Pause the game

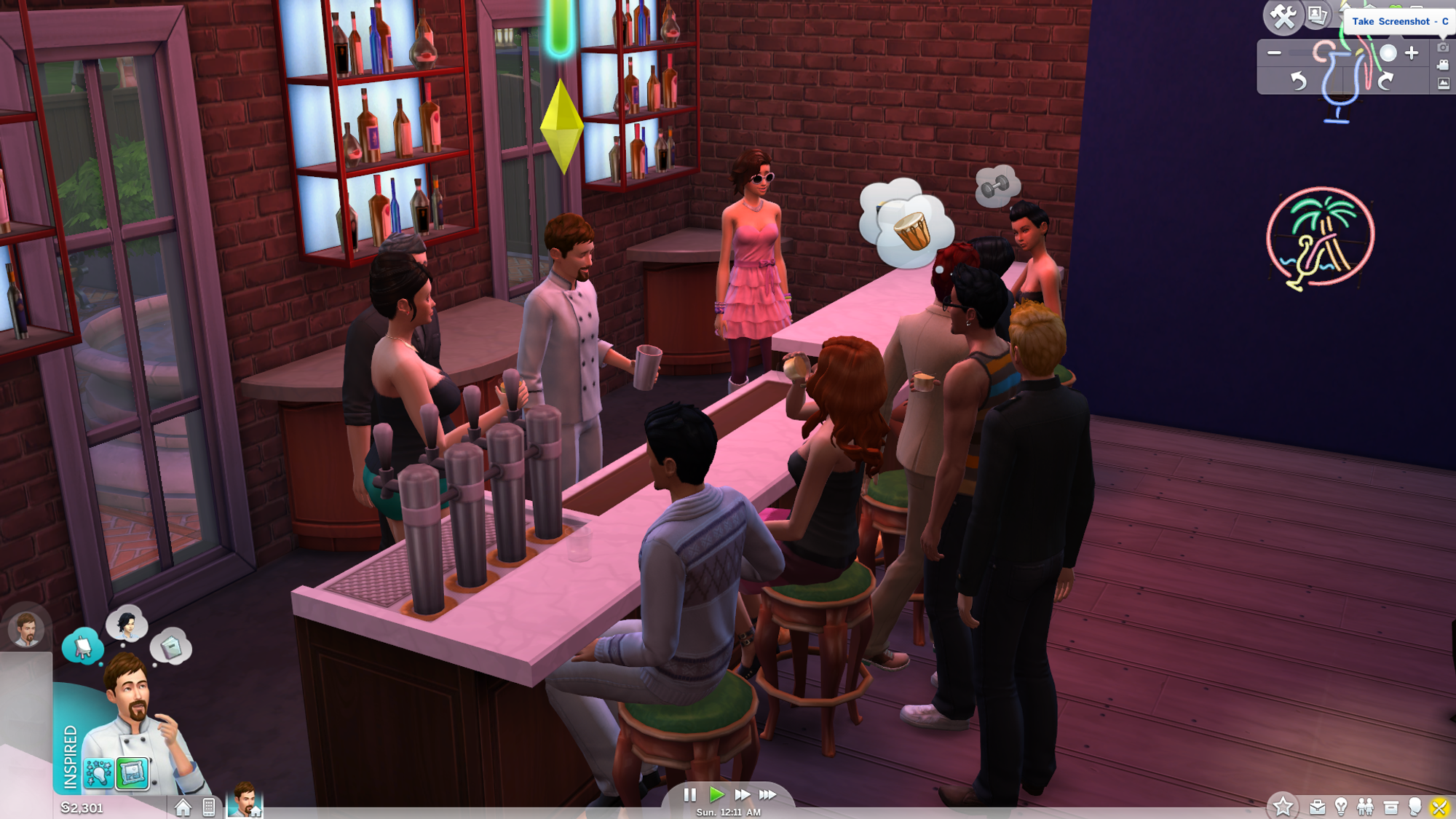[x=689, y=795]
